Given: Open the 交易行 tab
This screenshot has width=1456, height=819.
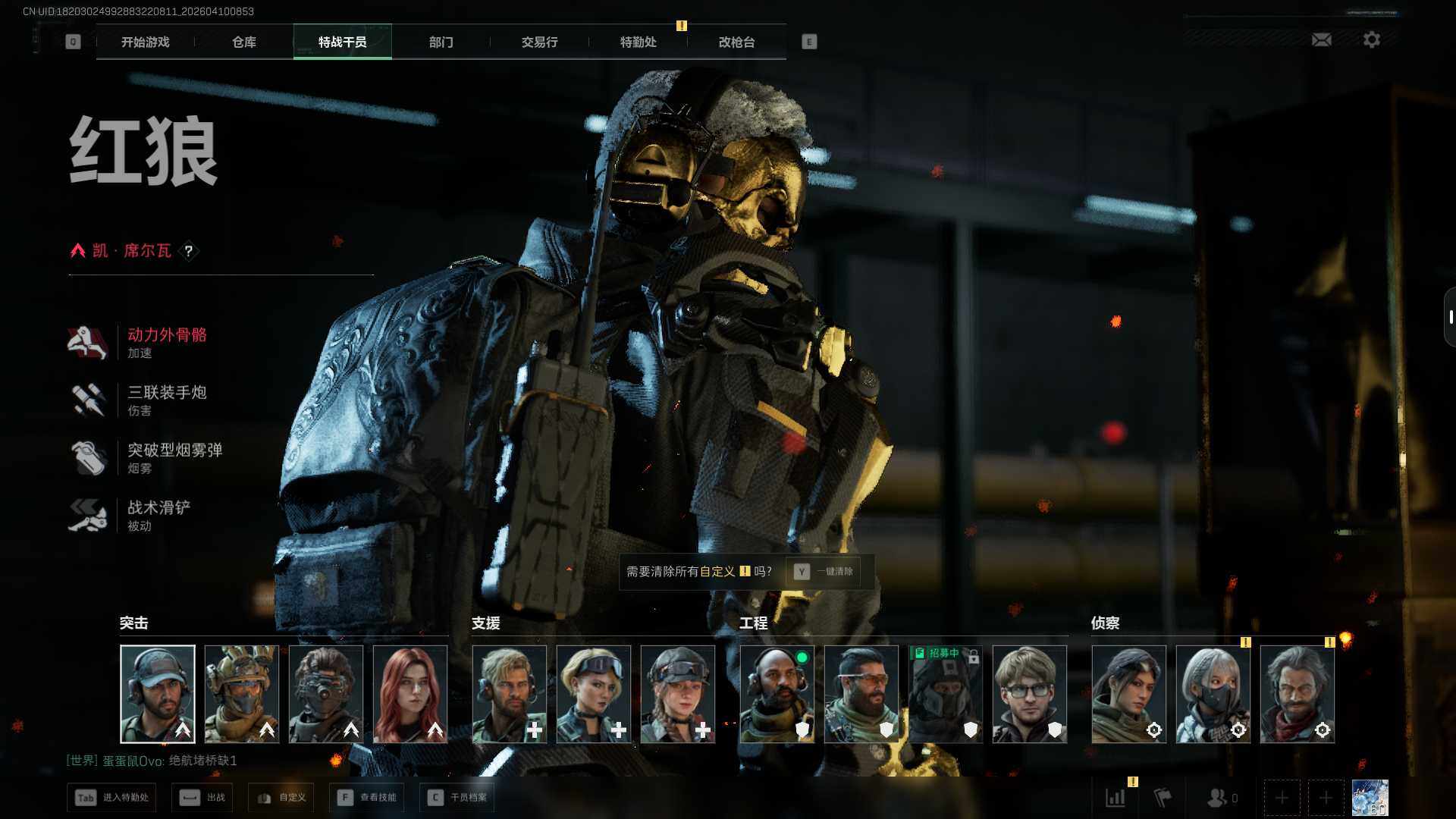Looking at the screenshot, I should coord(539,42).
